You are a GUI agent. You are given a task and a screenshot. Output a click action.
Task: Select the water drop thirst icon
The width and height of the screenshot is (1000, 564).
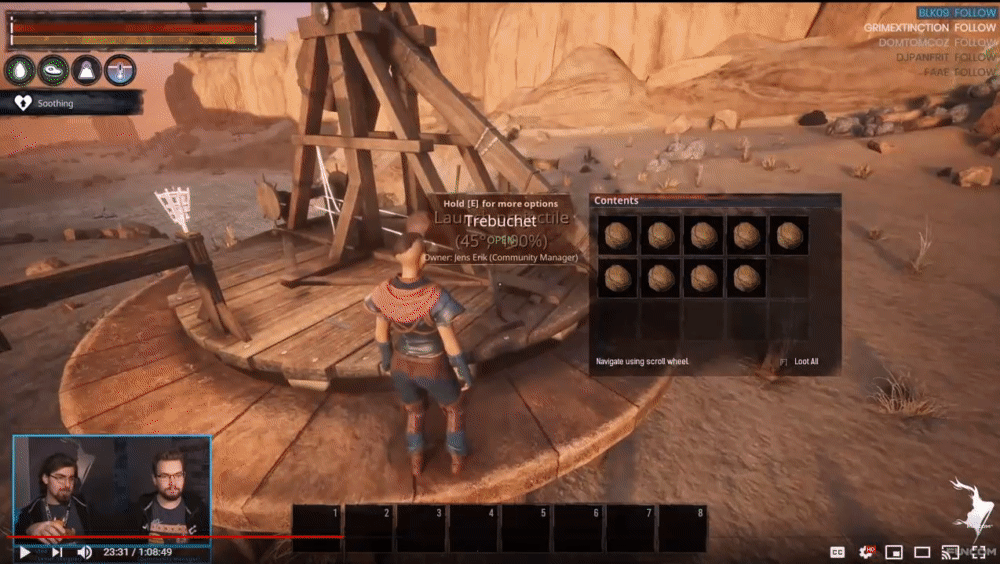point(21,70)
